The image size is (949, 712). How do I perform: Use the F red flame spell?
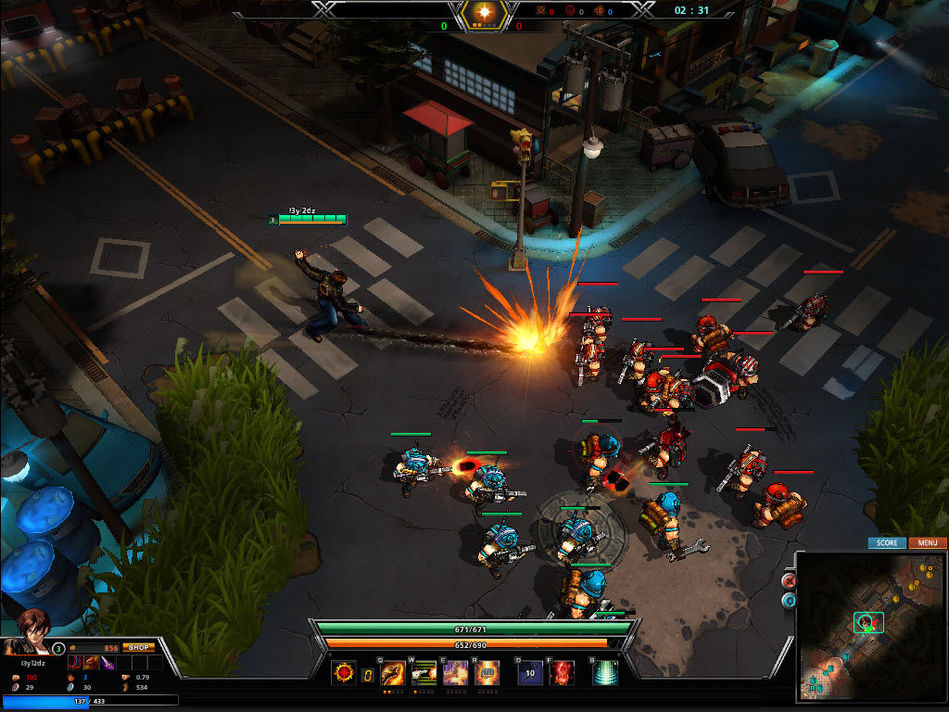[x=562, y=673]
